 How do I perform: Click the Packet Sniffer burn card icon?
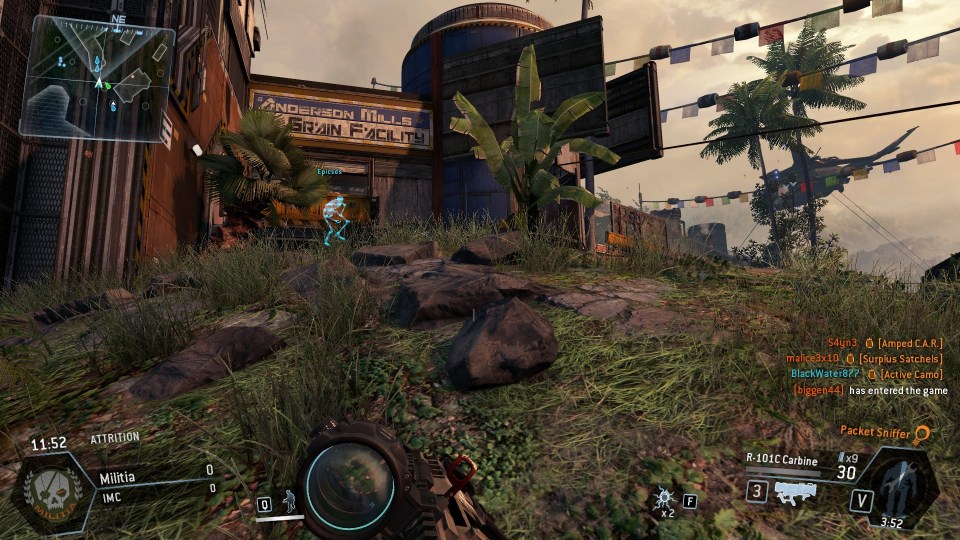(922, 433)
